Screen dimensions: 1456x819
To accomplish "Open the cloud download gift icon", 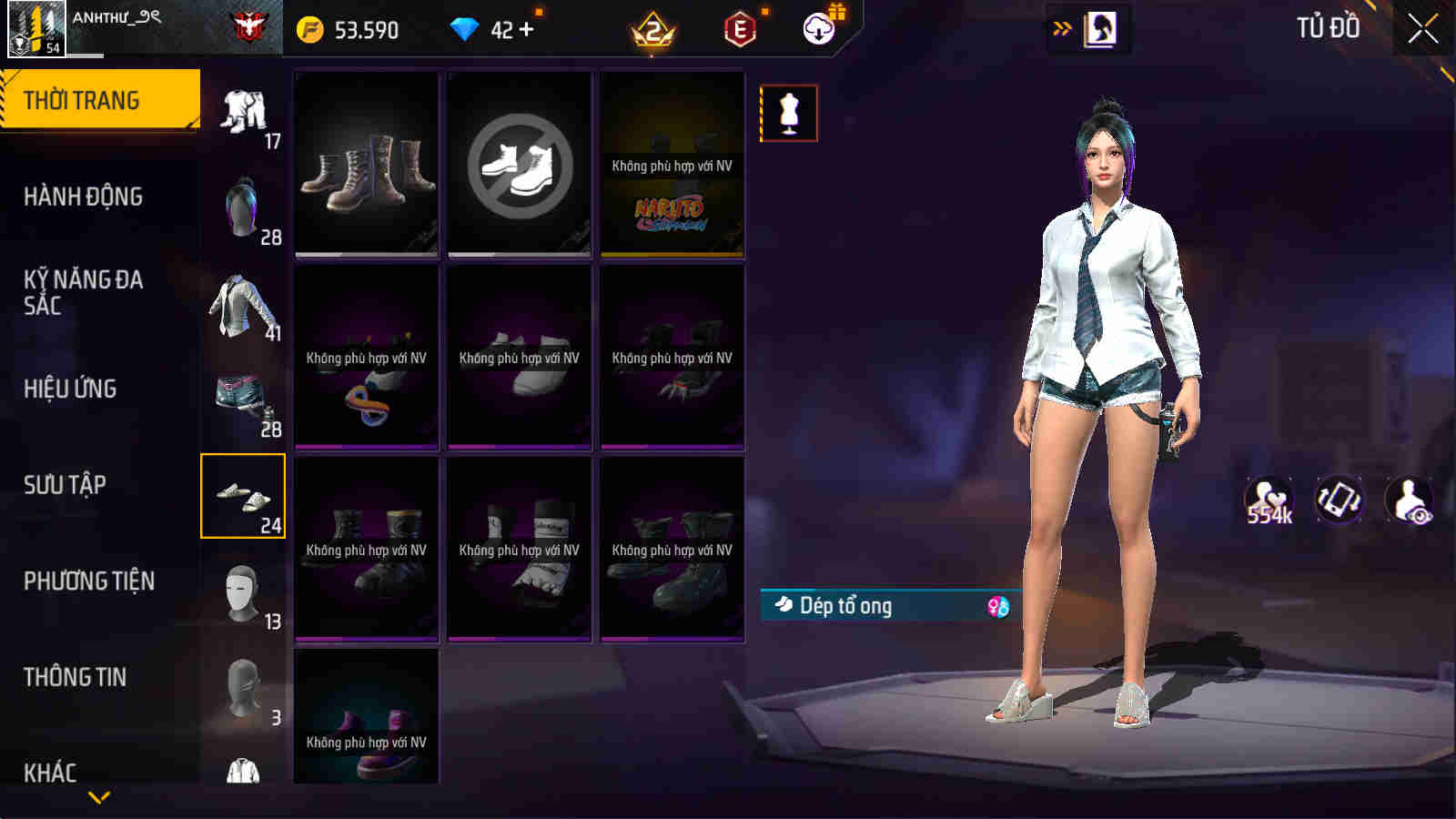I will coord(817,29).
